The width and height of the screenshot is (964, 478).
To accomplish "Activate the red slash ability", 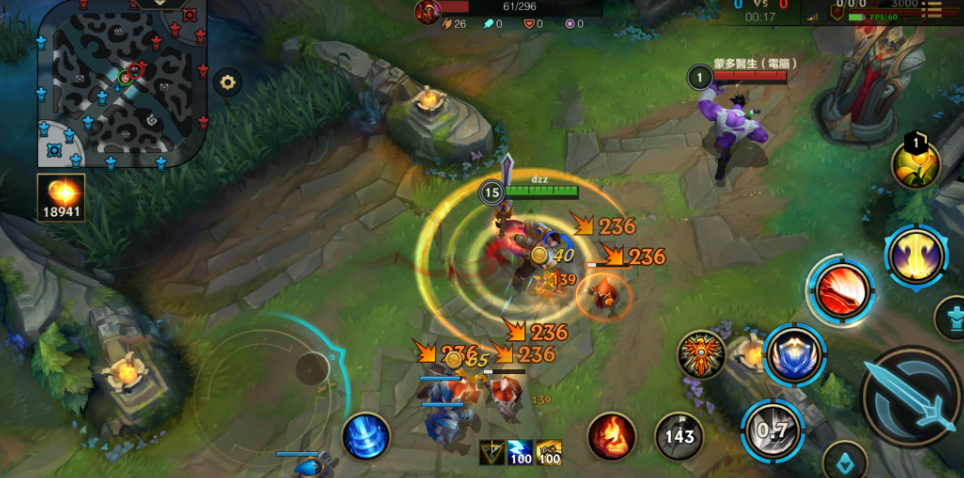I will pos(840,290).
